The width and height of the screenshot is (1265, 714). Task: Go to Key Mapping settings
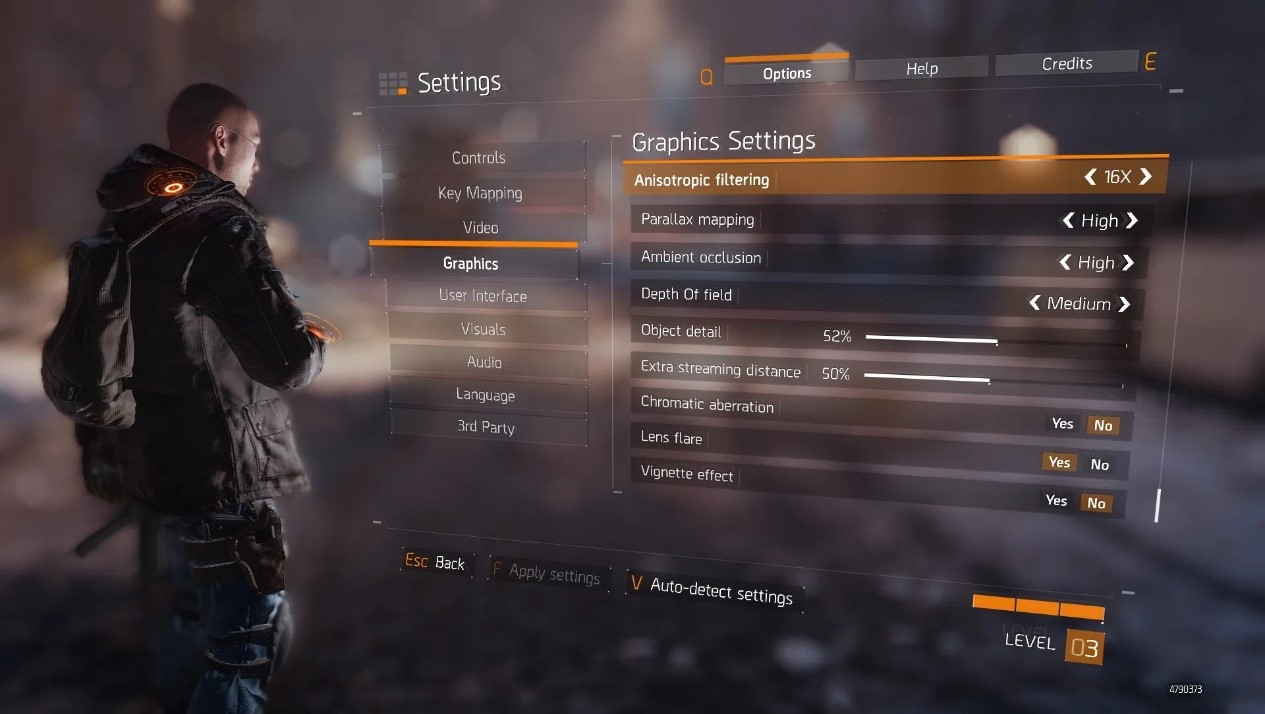[480, 193]
